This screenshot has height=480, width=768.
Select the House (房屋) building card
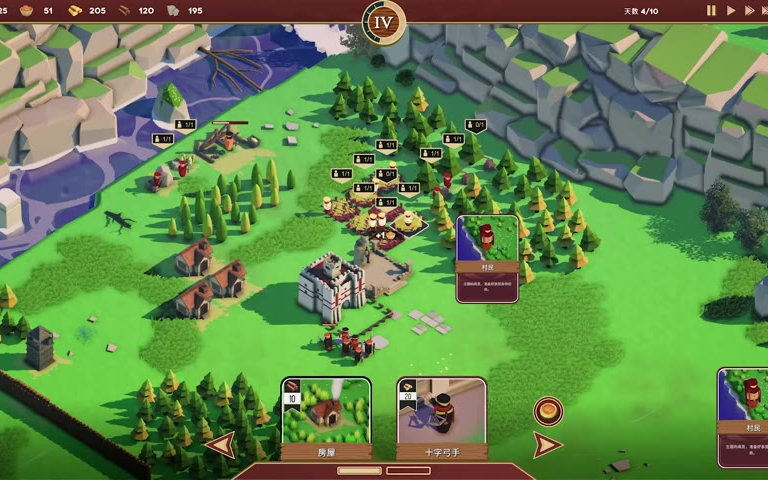326,417
